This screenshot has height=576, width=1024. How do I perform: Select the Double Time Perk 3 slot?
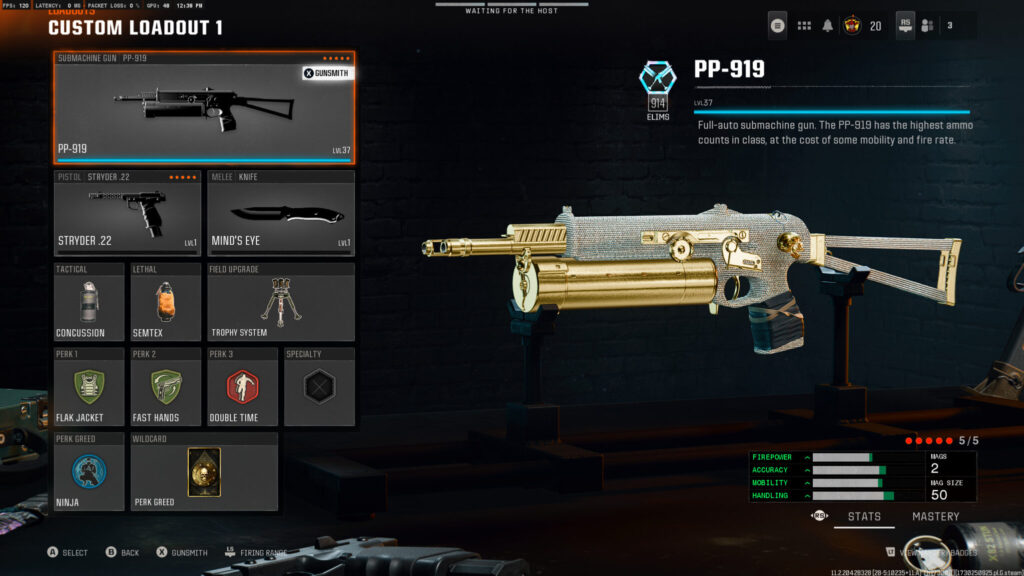242,386
